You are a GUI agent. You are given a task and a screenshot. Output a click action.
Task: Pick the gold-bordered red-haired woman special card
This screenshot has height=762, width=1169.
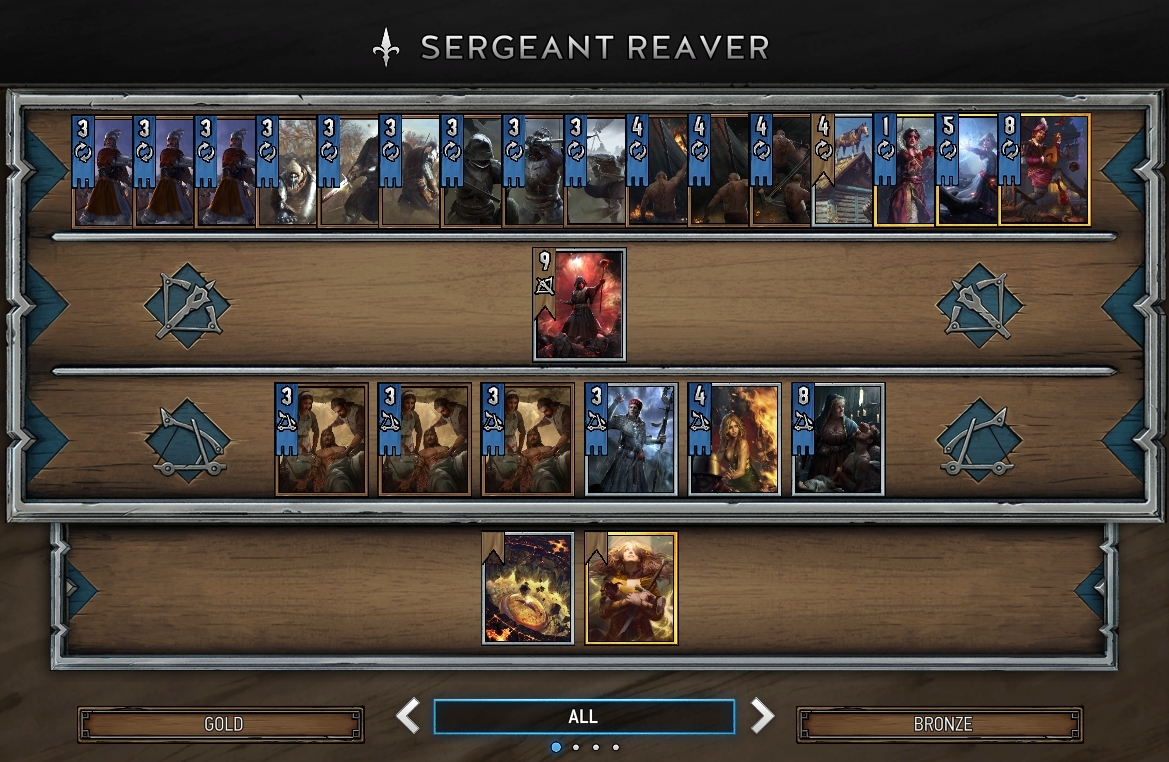[631, 587]
